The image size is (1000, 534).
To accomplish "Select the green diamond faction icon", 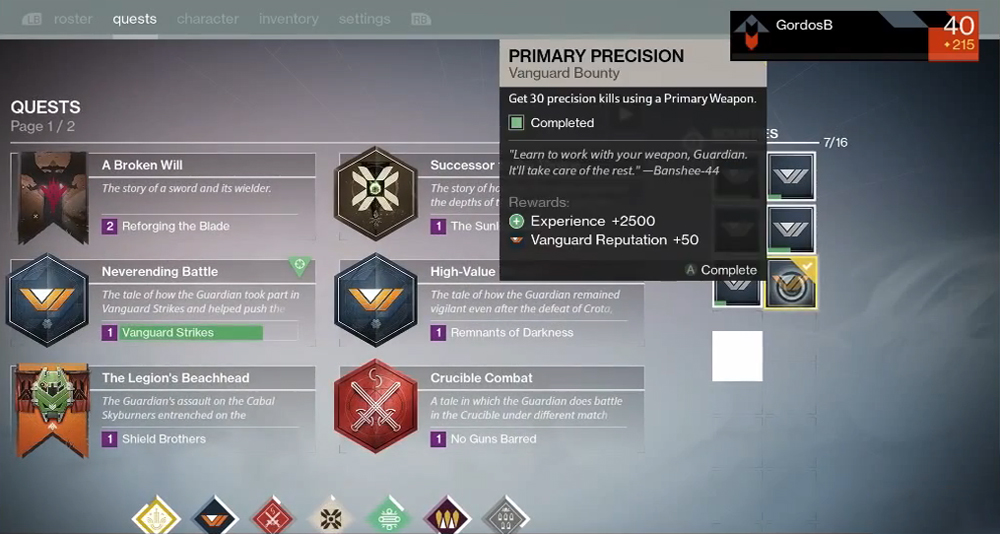I will (x=388, y=518).
